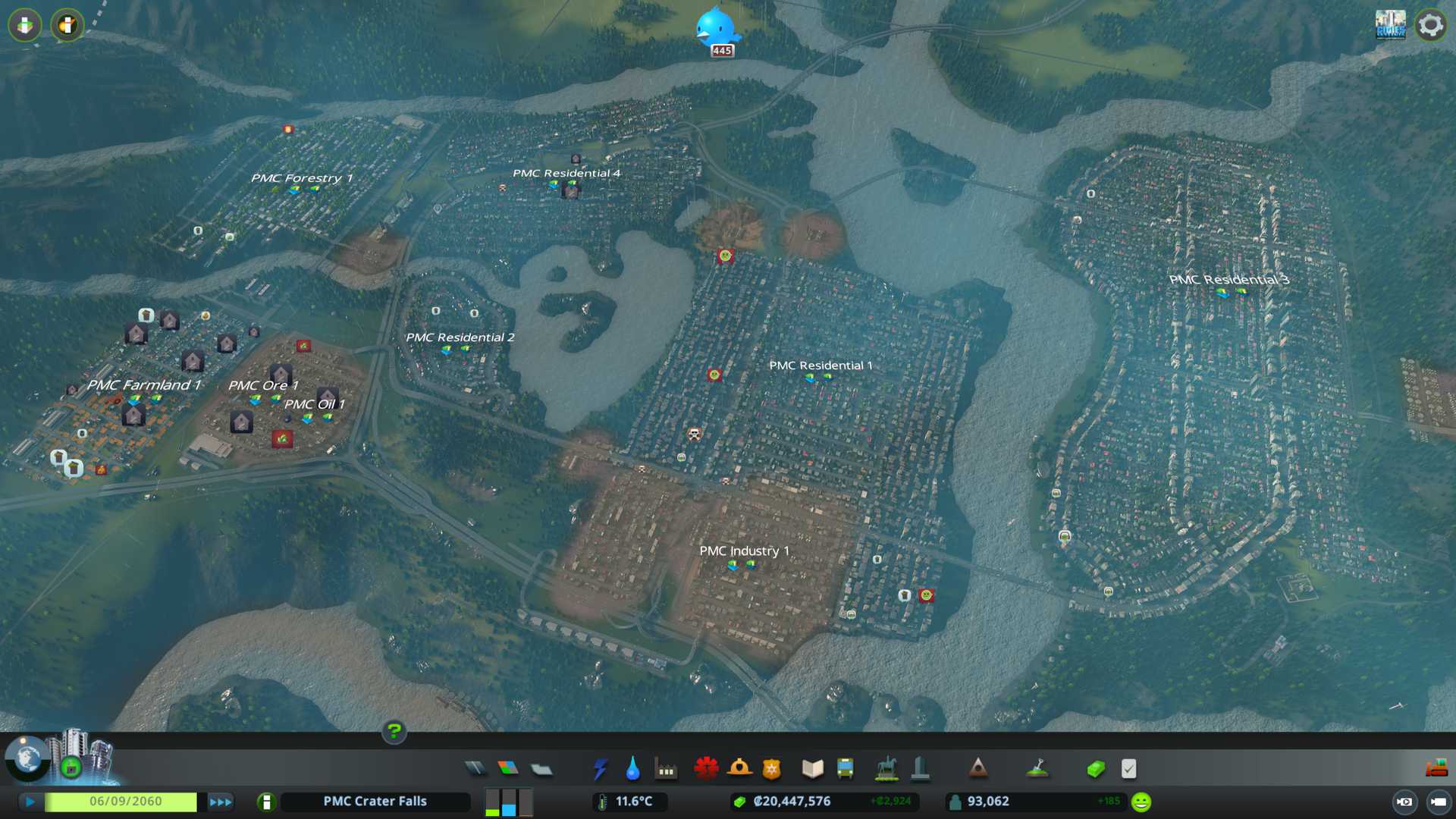Open the Info Views globe button
This screenshot has height=819, width=1456.
coord(28,758)
